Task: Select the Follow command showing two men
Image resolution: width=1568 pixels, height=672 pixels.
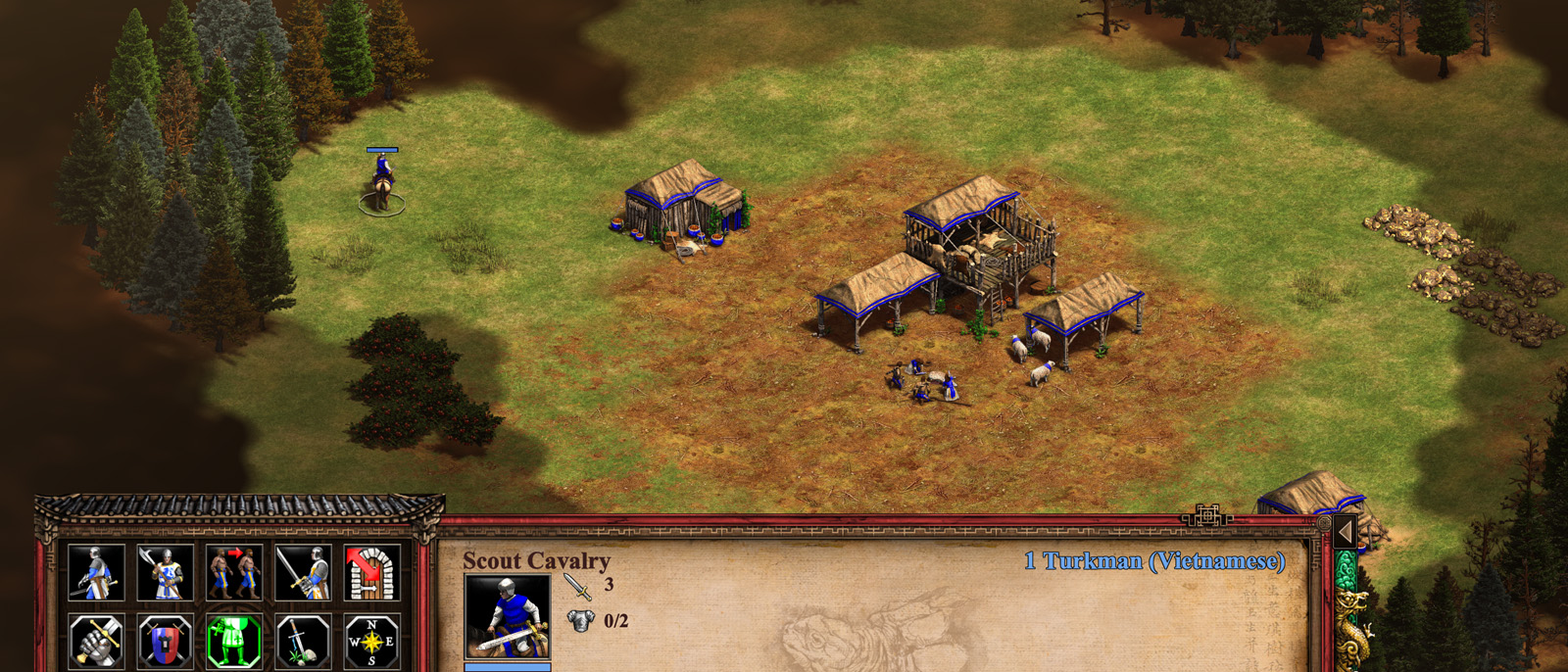Action: click(x=233, y=572)
